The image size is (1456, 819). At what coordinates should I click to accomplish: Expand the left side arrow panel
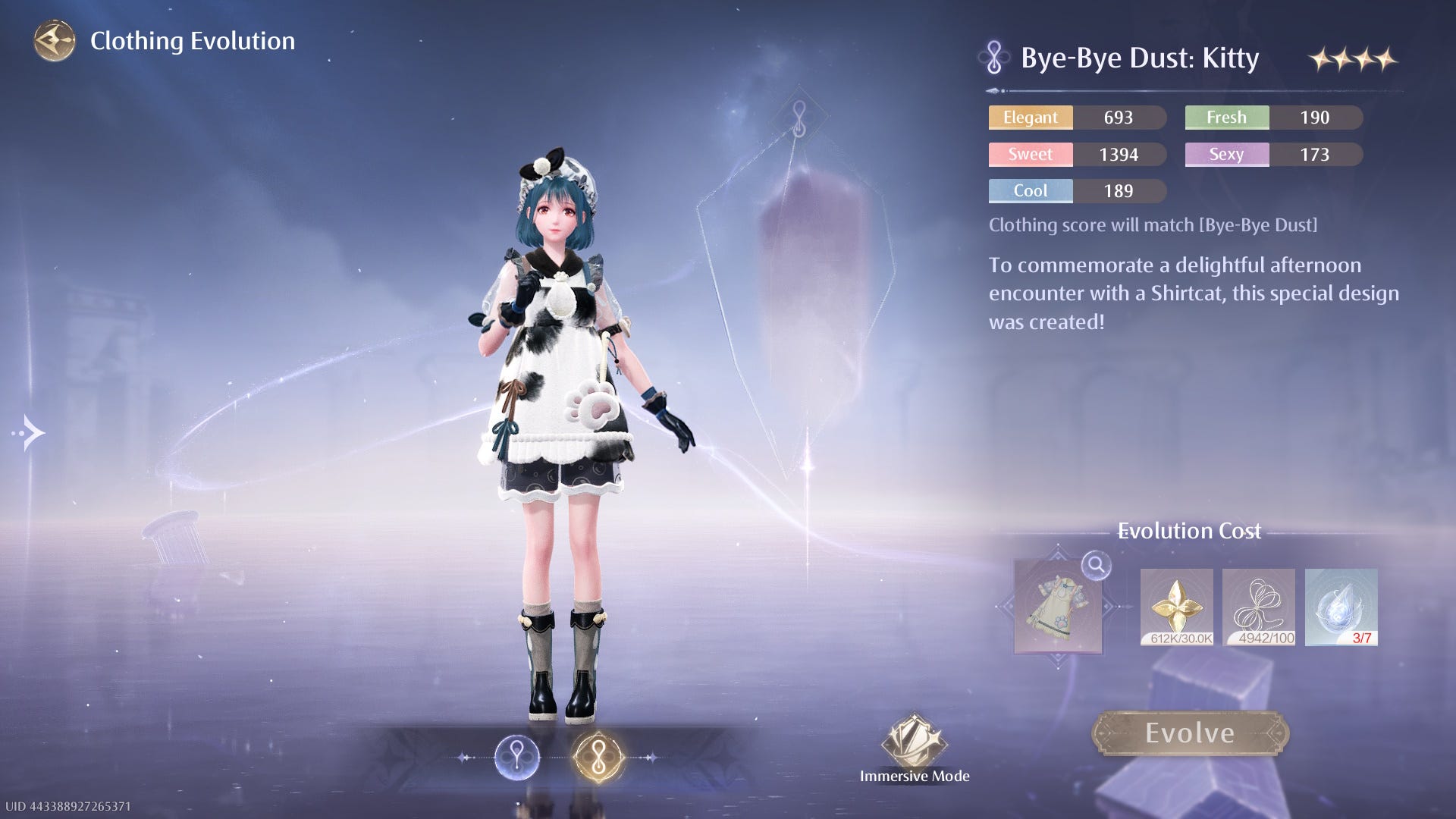pyautogui.click(x=30, y=433)
